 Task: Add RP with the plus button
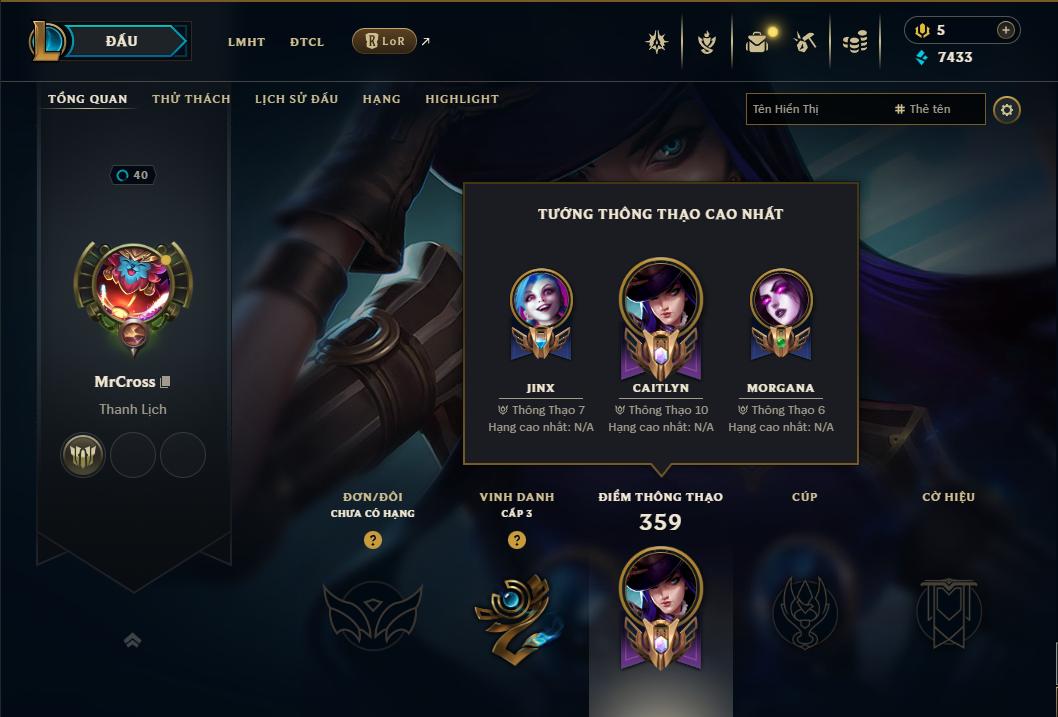tap(1006, 30)
